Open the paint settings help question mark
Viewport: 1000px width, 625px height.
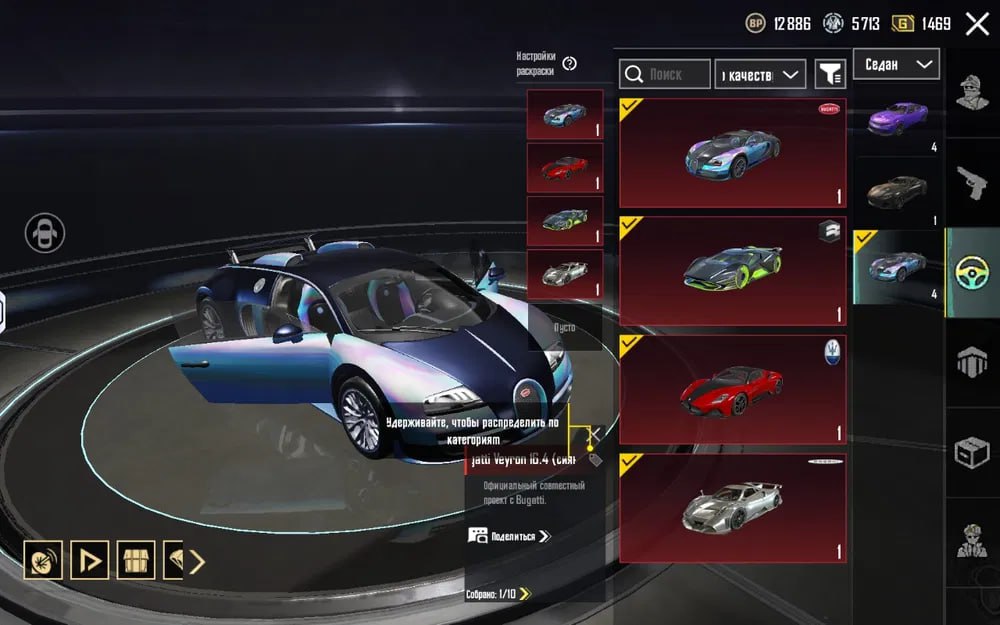[x=570, y=64]
